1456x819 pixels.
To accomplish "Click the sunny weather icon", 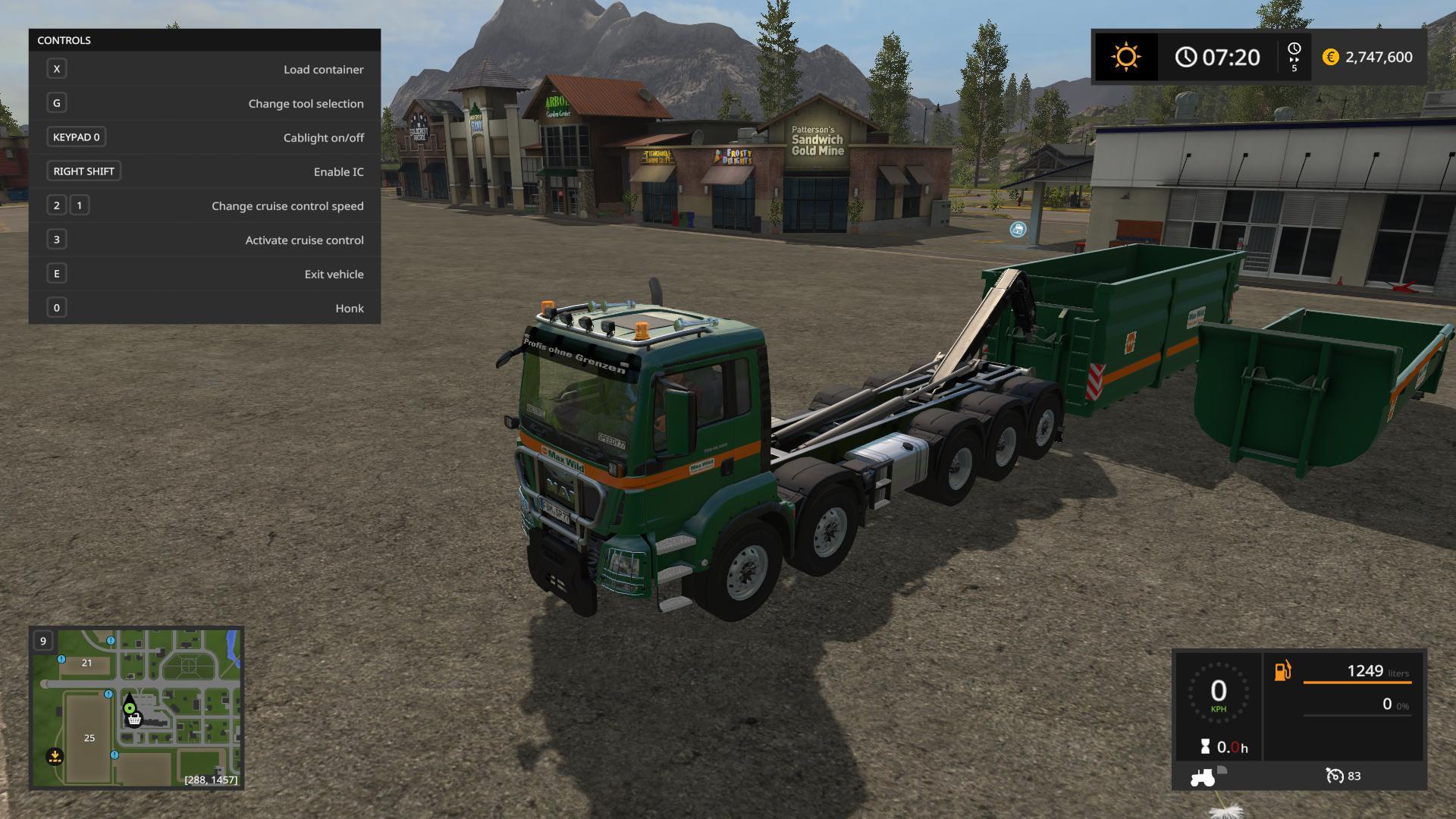I will click(x=1125, y=57).
